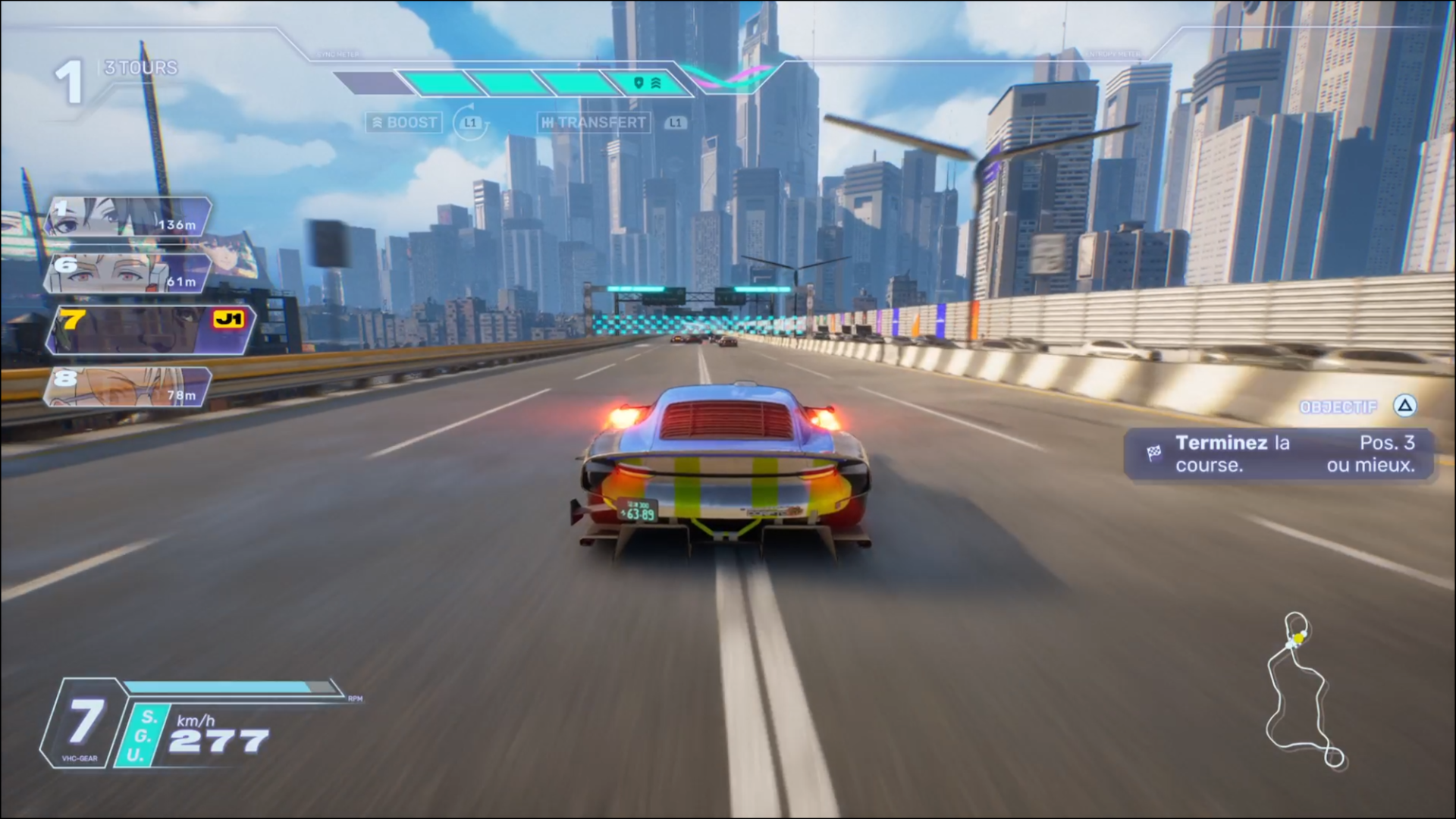Viewport: 1456px width, 819px height.
Task: Pick the eighth-place racer portrait
Action: pyautogui.click(x=127, y=387)
